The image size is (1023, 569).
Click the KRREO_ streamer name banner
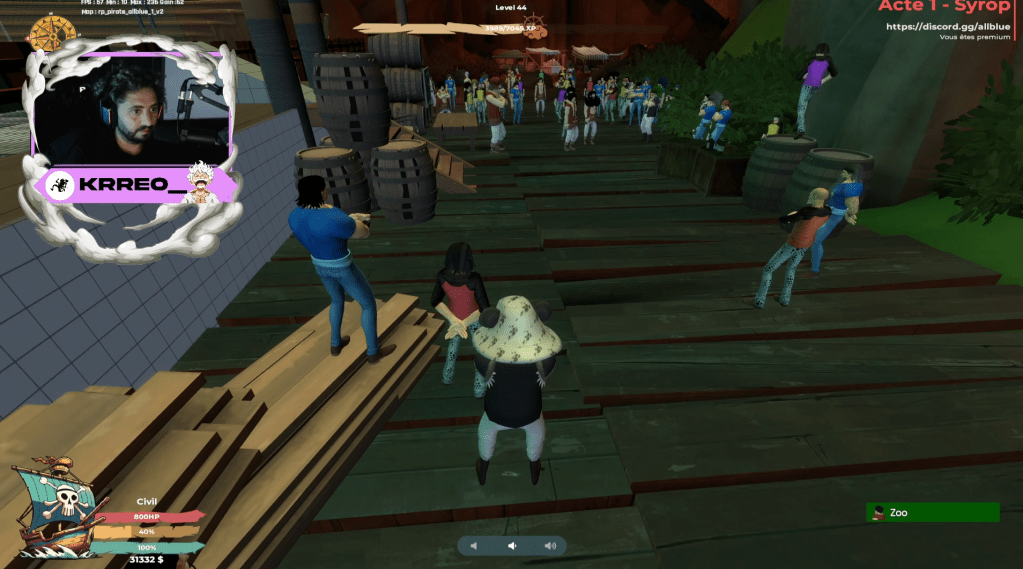point(134,186)
